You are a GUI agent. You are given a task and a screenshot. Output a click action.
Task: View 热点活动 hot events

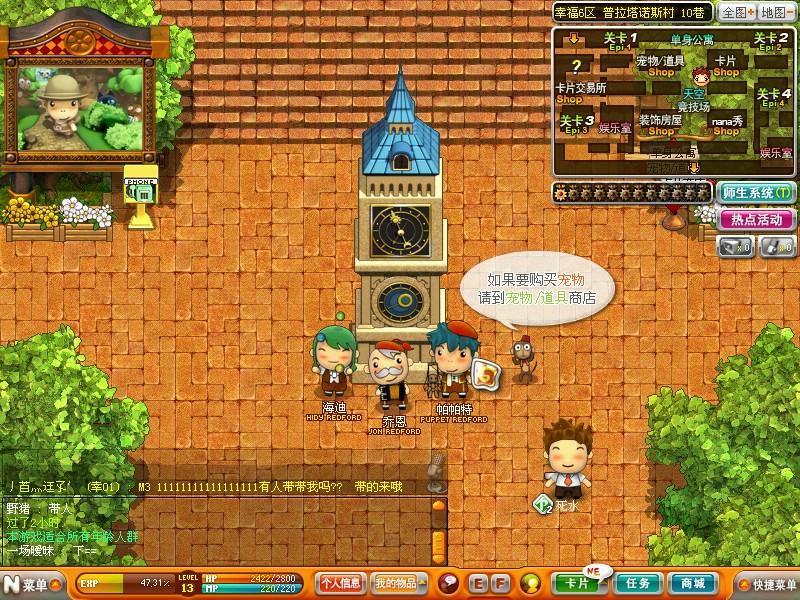click(755, 219)
